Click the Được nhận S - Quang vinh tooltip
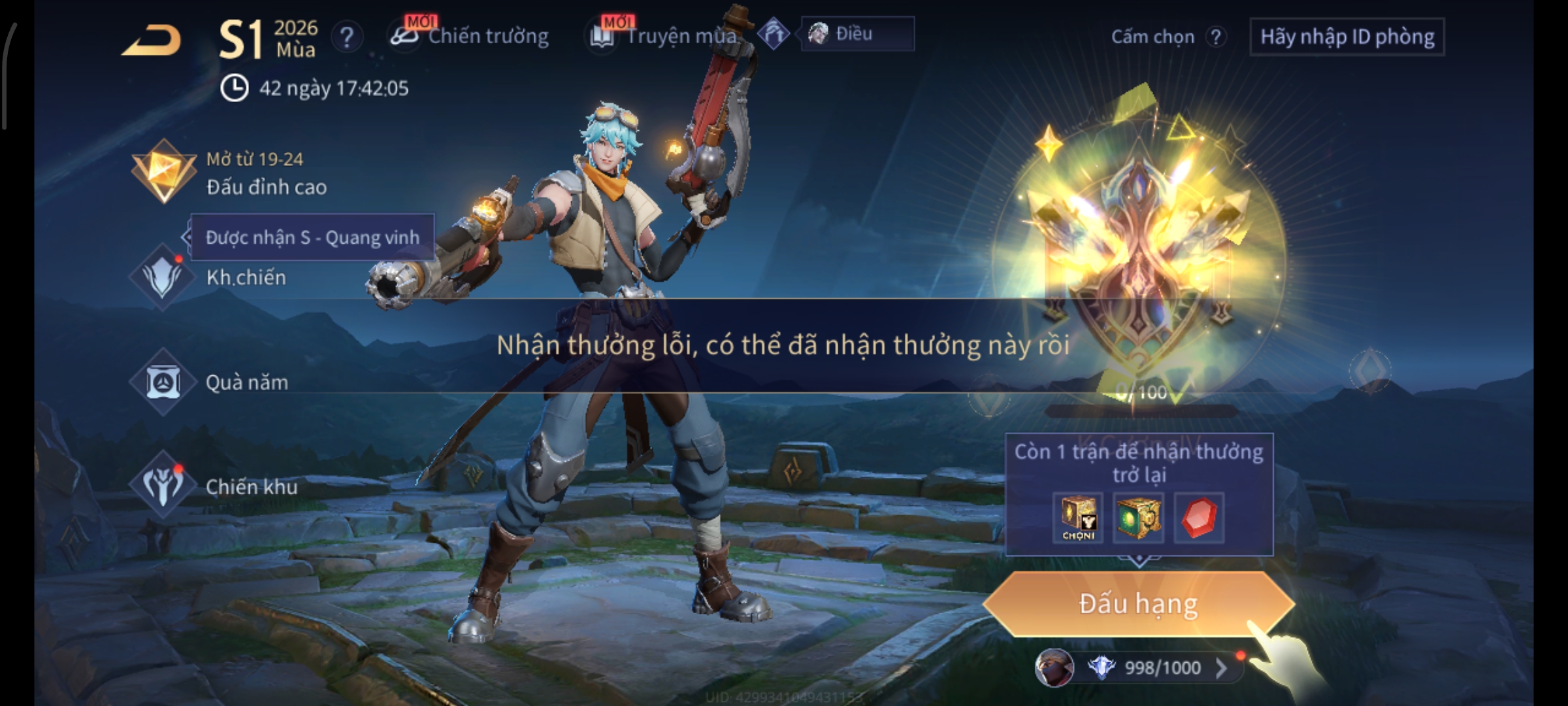 312,237
